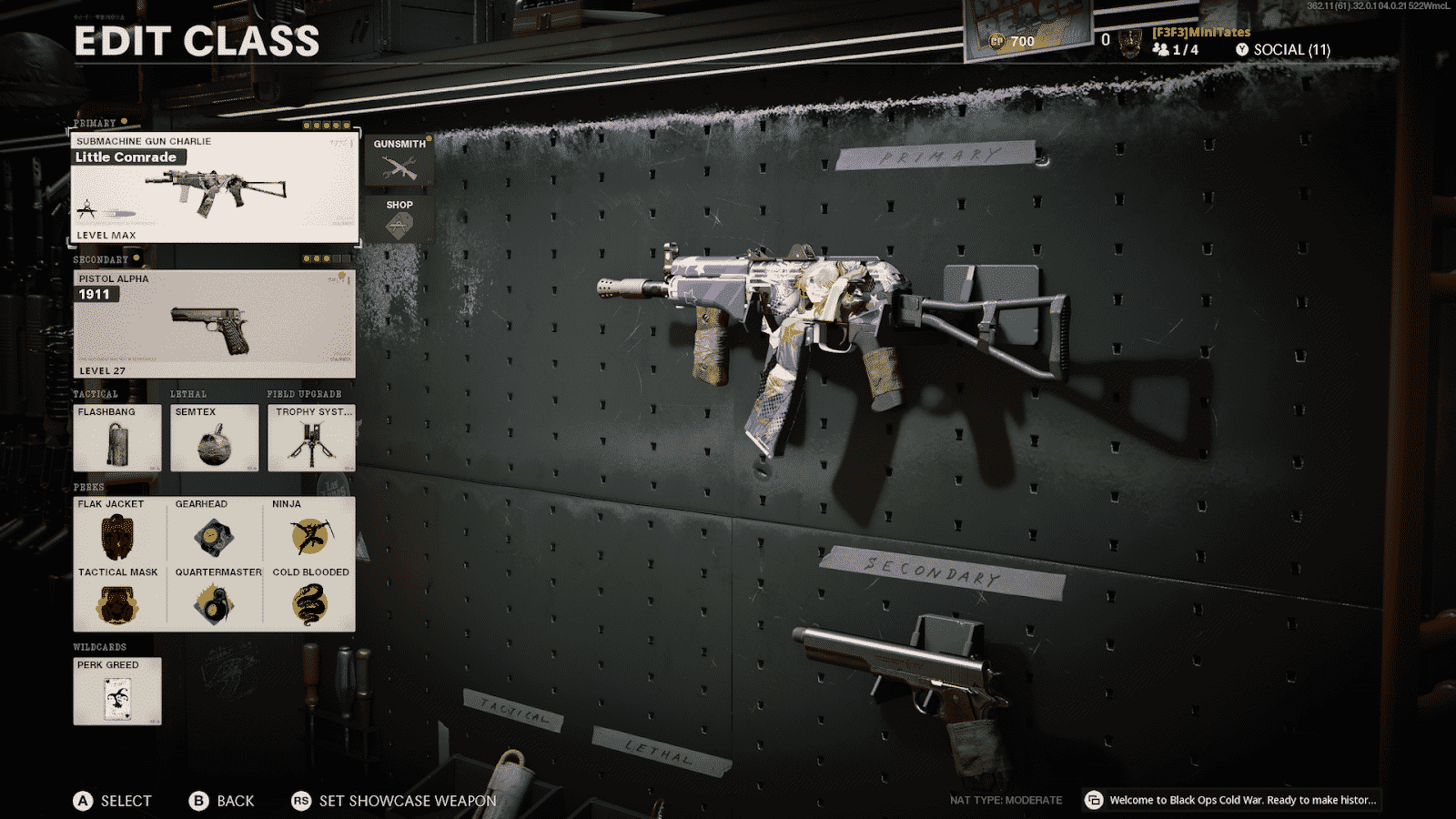The image size is (1456, 819).
Task: Open the Shop from the left panel
Action: pos(399,218)
